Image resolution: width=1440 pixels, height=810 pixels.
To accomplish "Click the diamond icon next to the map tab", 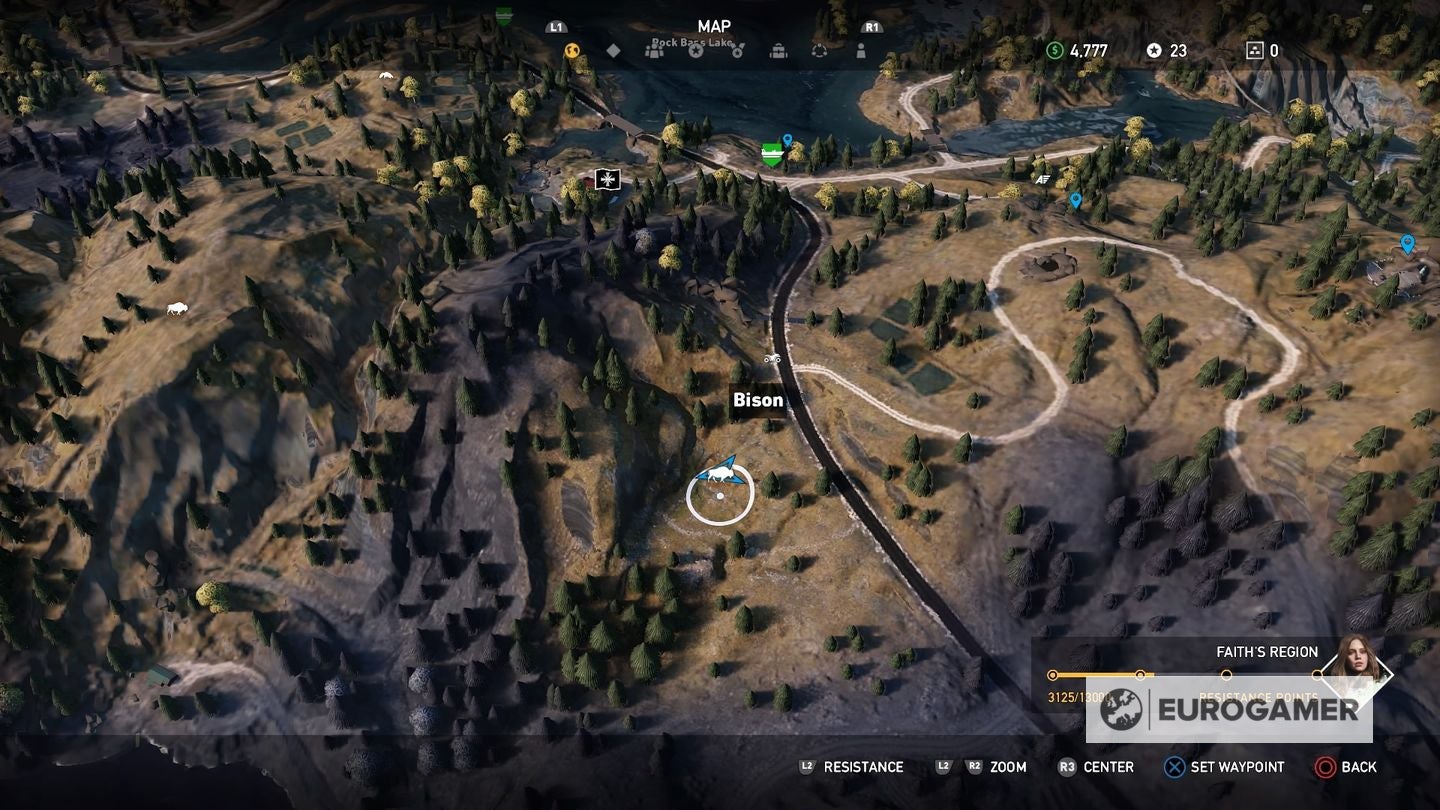I will pyautogui.click(x=613, y=51).
